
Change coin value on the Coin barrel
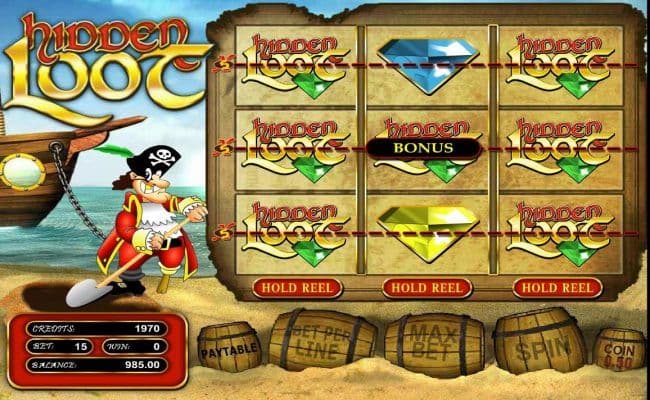[x=620, y=350]
